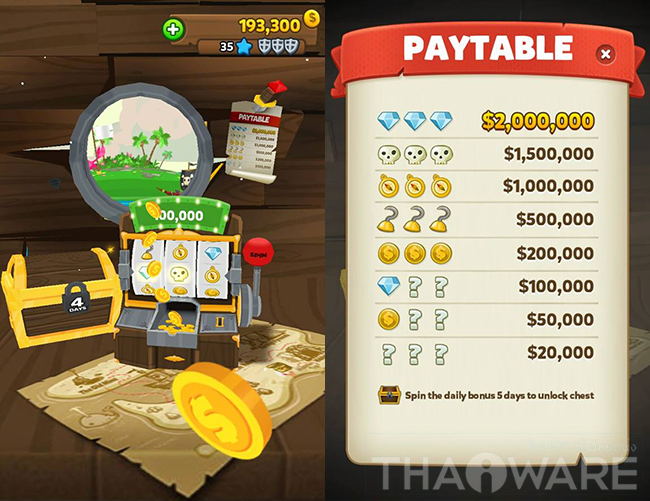
Task: Open the Paytable scroll
Action: pyautogui.click(x=252, y=139)
